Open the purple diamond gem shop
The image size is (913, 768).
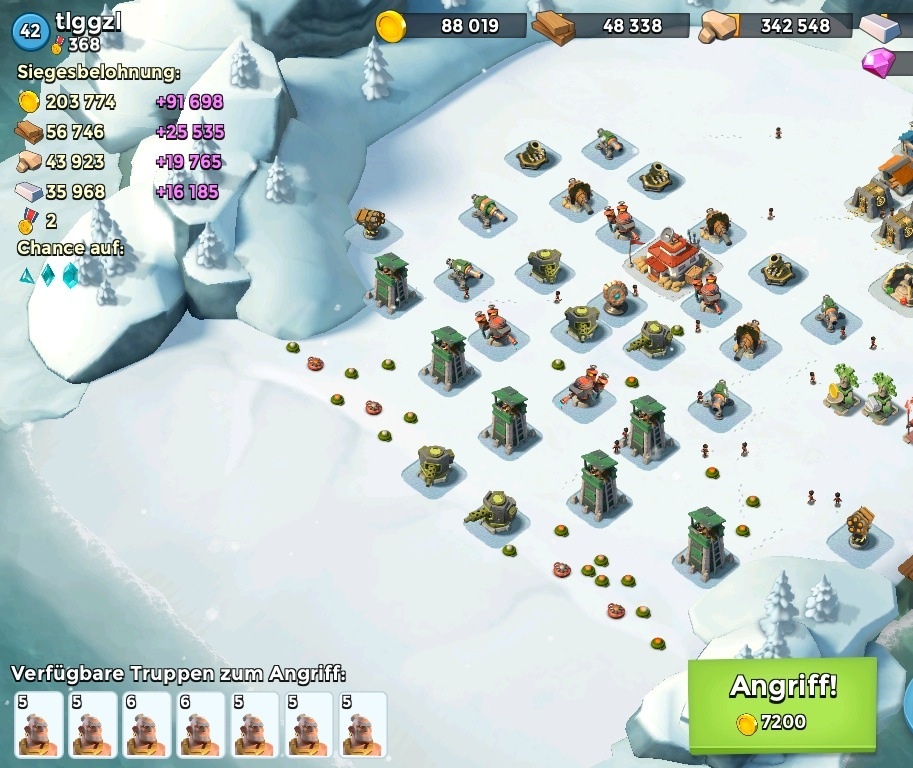(x=882, y=62)
